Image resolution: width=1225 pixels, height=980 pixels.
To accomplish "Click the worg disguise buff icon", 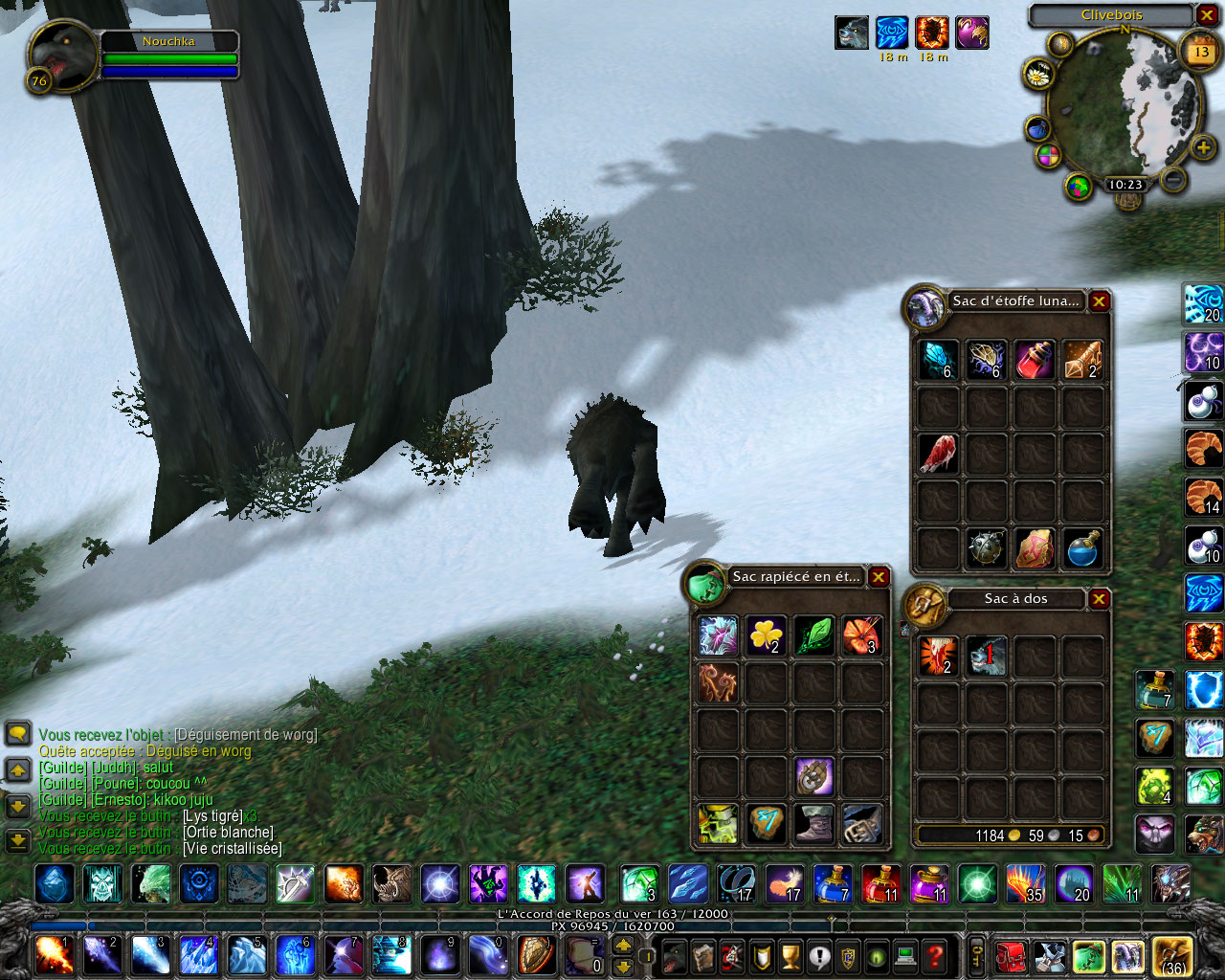I will coord(851,33).
